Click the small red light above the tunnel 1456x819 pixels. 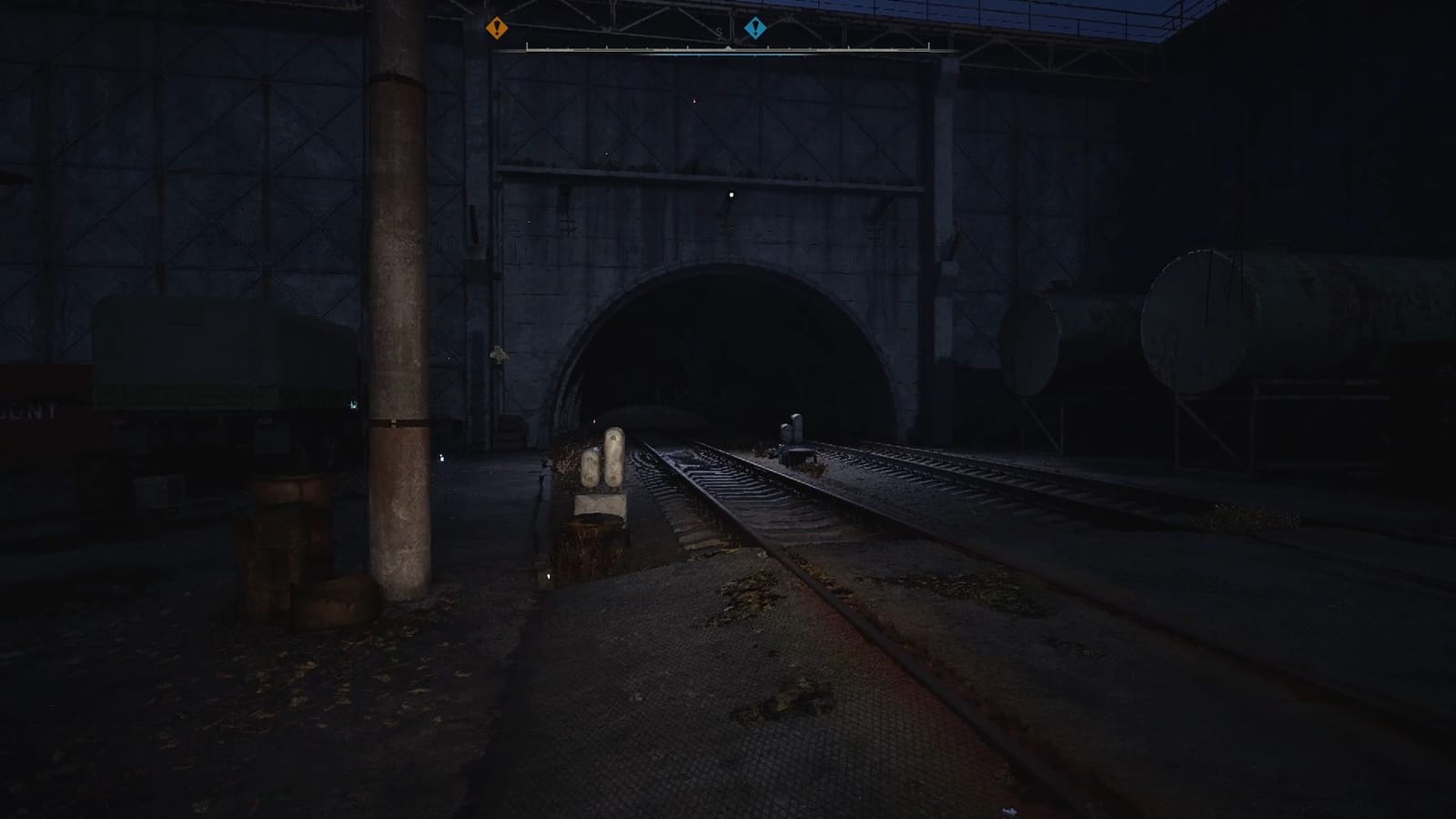pos(696,100)
